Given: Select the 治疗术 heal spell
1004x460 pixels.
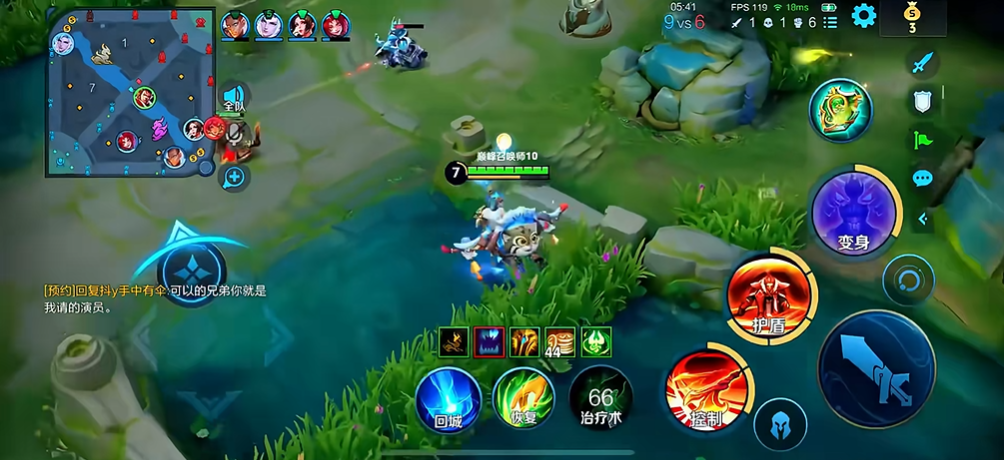Looking at the screenshot, I should [x=600, y=397].
